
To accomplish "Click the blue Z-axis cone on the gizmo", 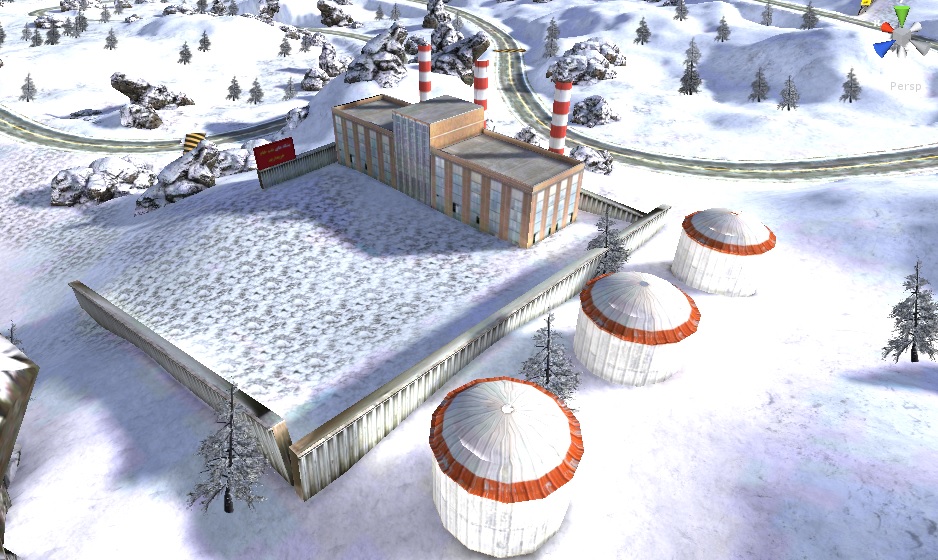I will coord(884,46).
